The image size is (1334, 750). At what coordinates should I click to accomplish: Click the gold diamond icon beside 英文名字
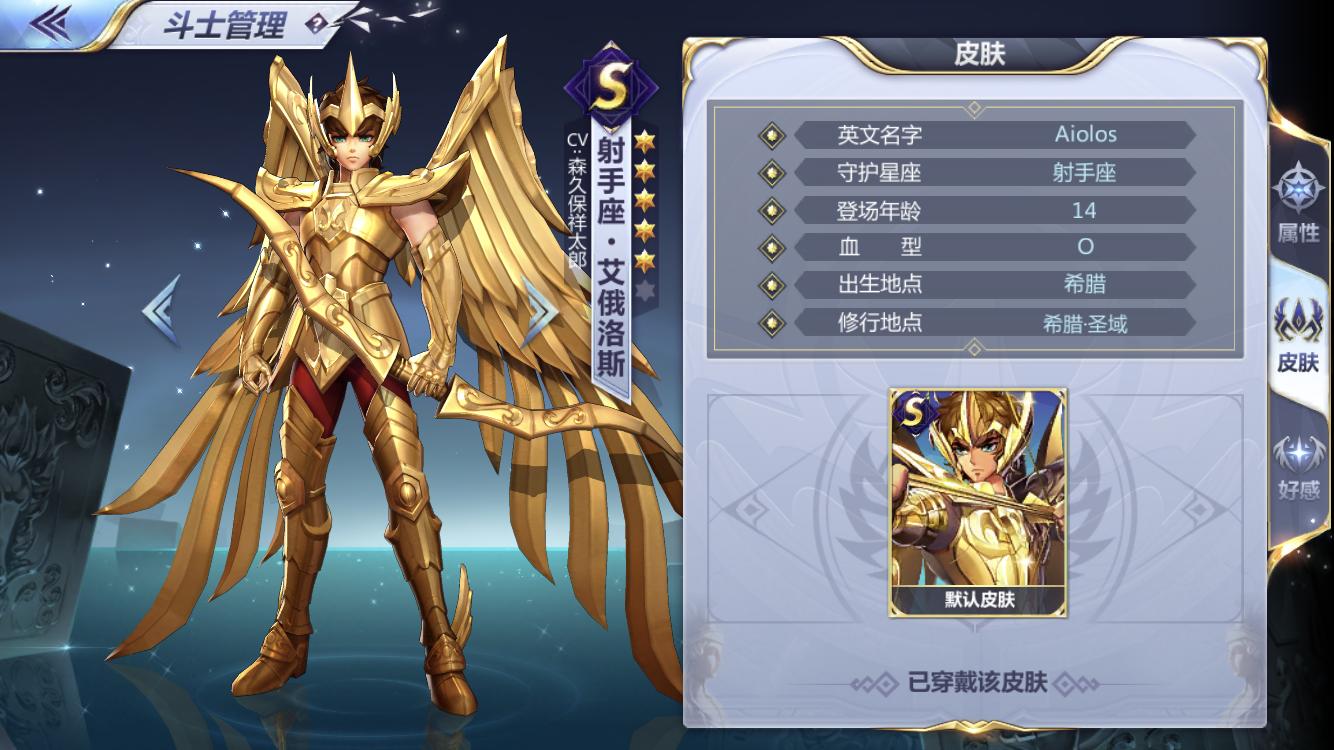pyautogui.click(x=771, y=136)
